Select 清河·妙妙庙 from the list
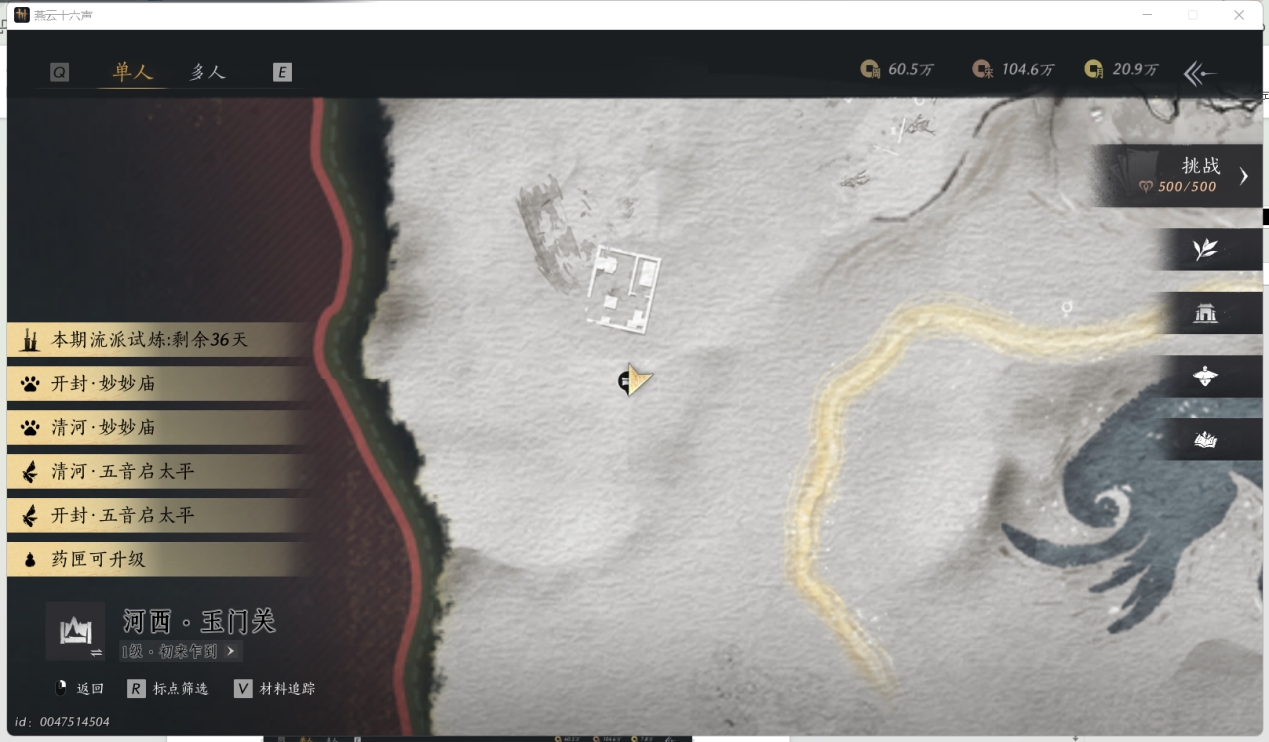Screen dimensions: 1269x742 click(150, 428)
